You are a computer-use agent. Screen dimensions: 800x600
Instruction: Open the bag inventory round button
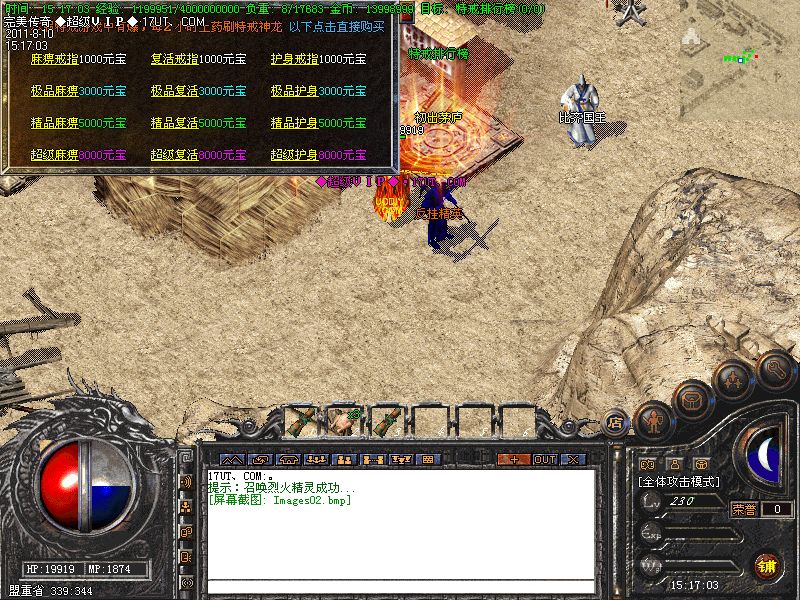coord(692,399)
